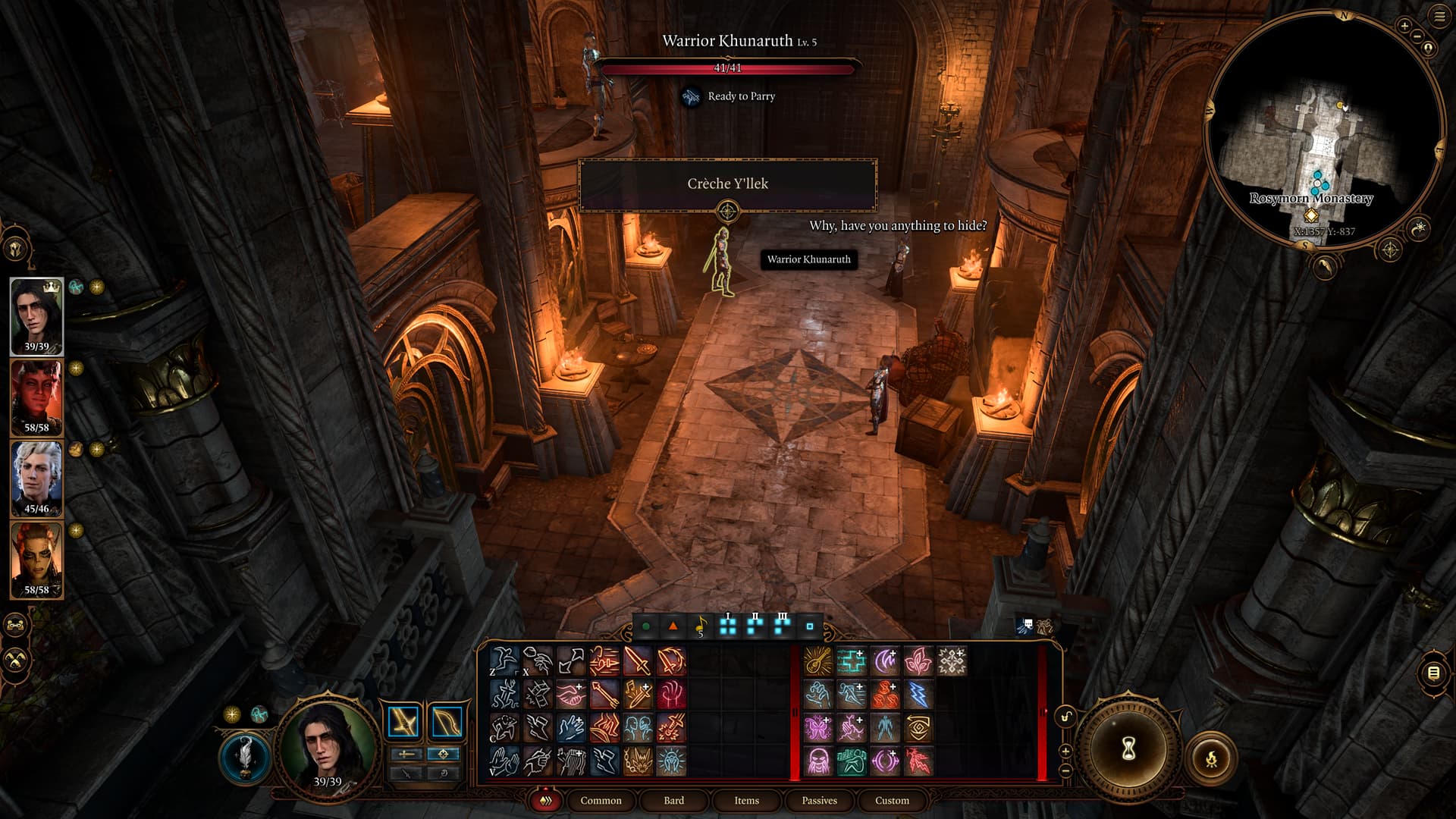Switch to the Common hotbar tab
This screenshot has width=1456, height=819.
pyautogui.click(x=601, y=800)
